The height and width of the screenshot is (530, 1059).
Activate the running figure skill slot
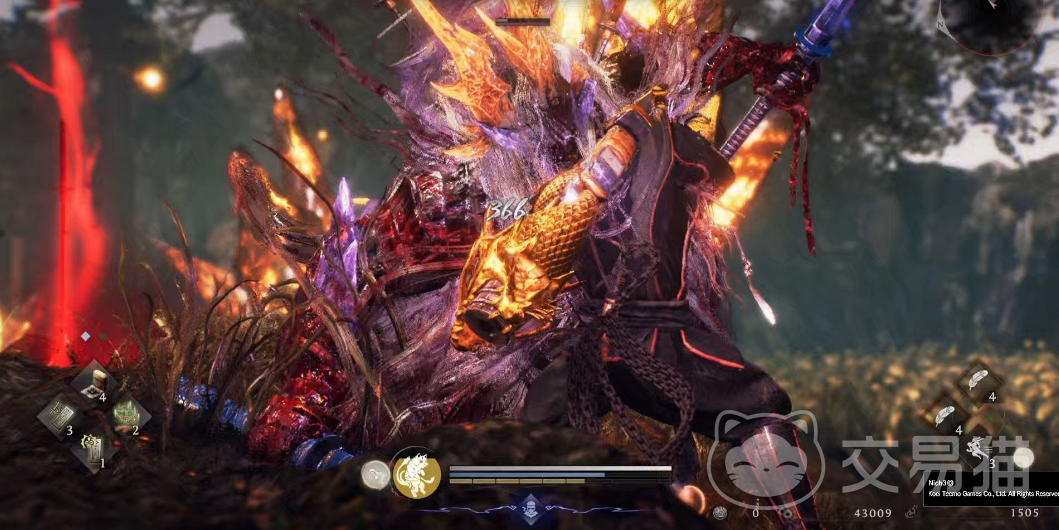point(977,447)
